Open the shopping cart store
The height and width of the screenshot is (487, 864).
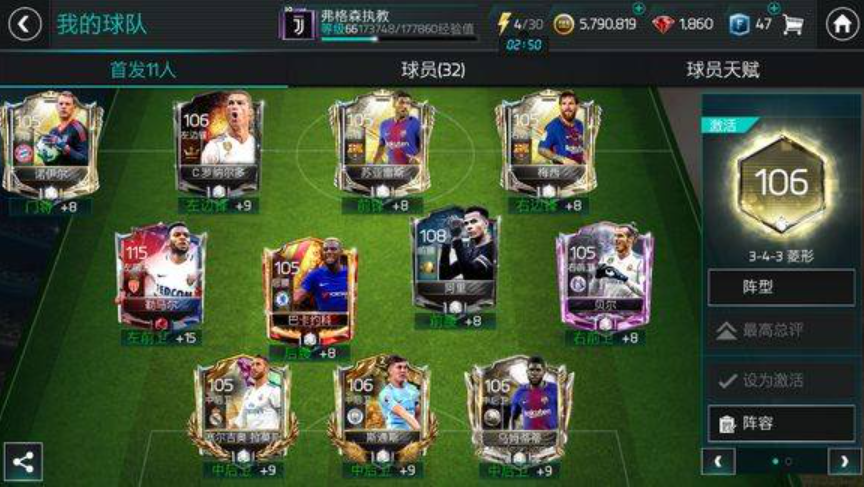click(793, 24)
